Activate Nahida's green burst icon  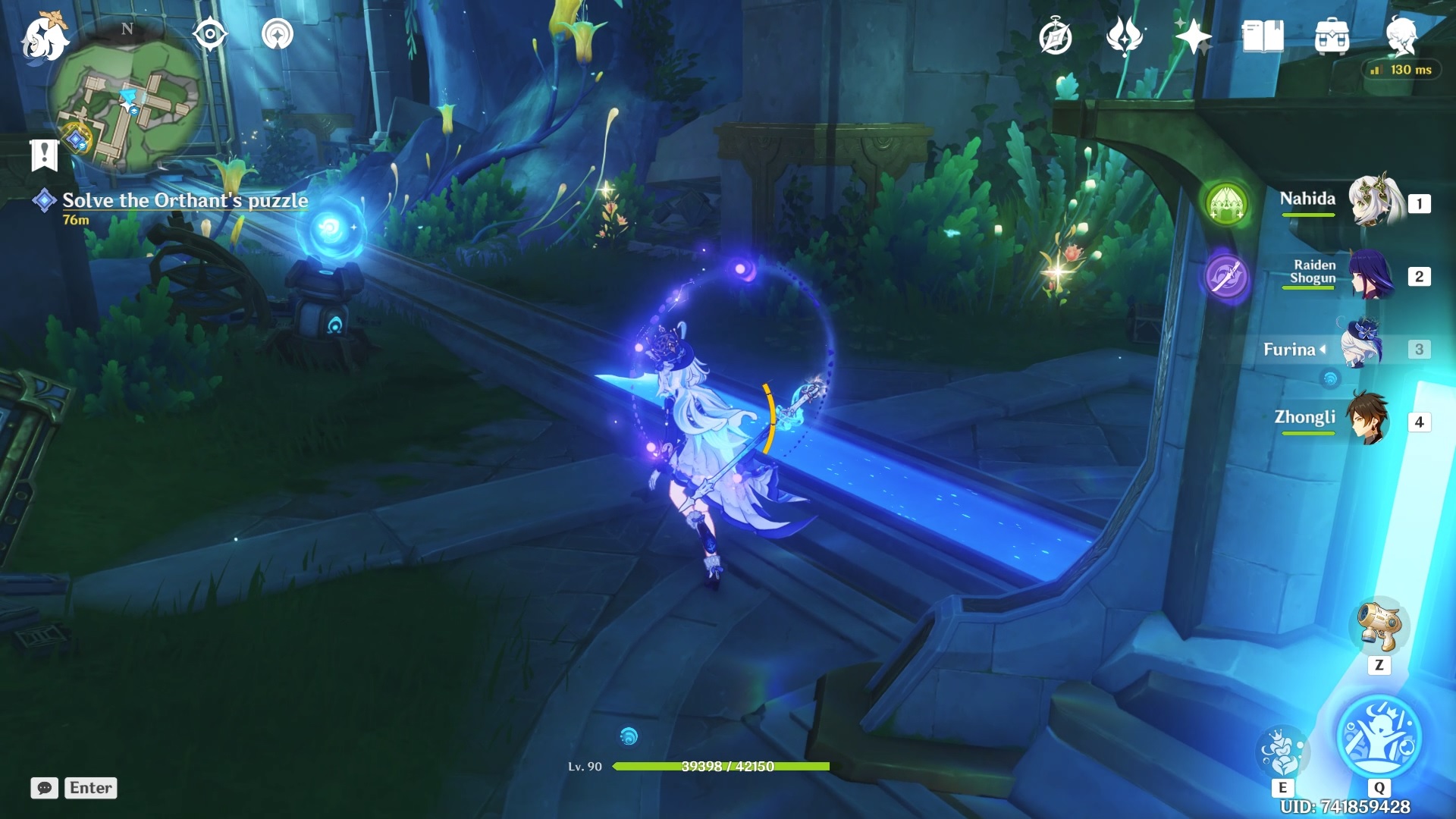[x=1226, y=204]
